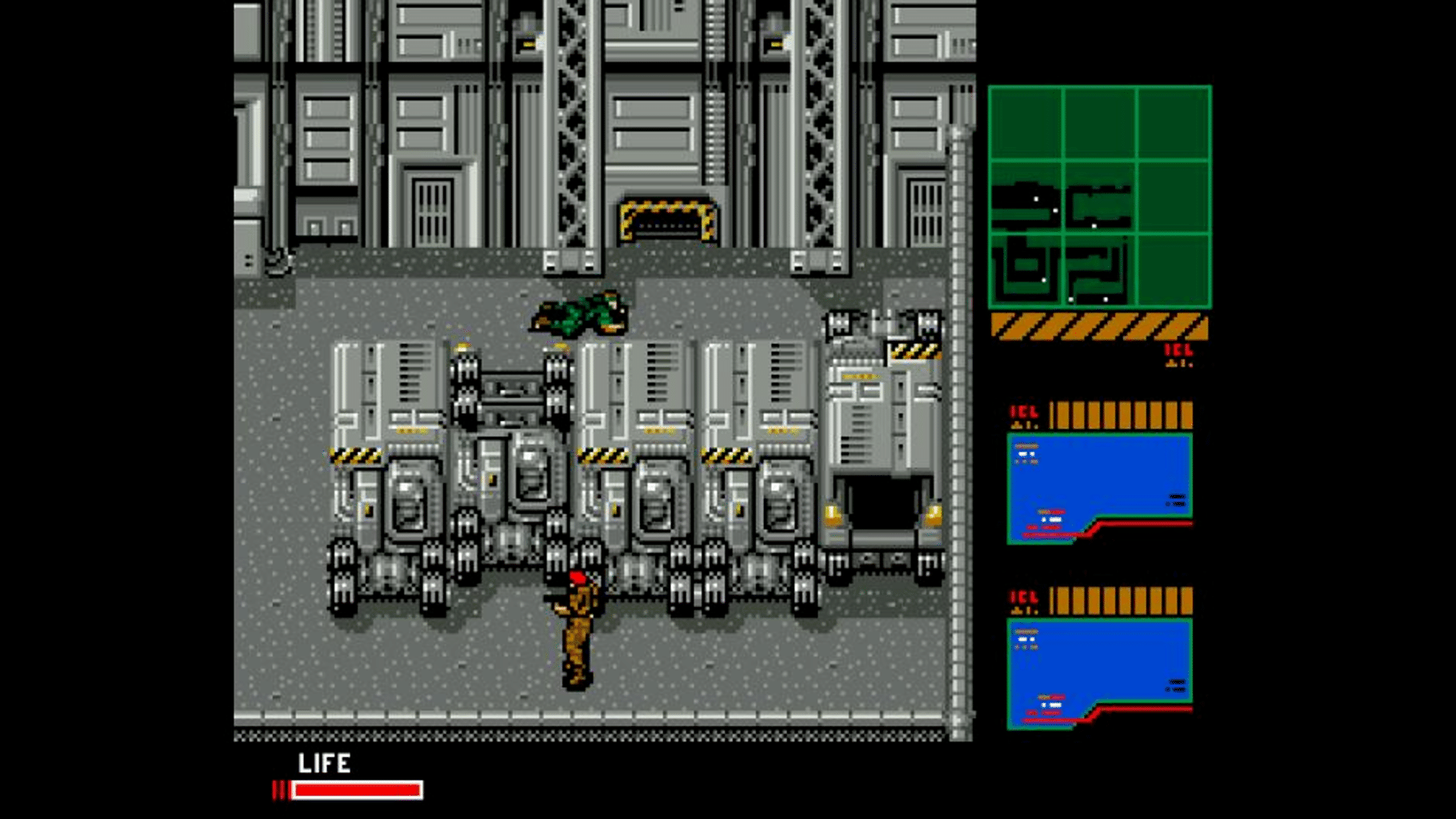Click the LIFE label at bottom left
The image size is (1456, 819).
pos(323,764)
